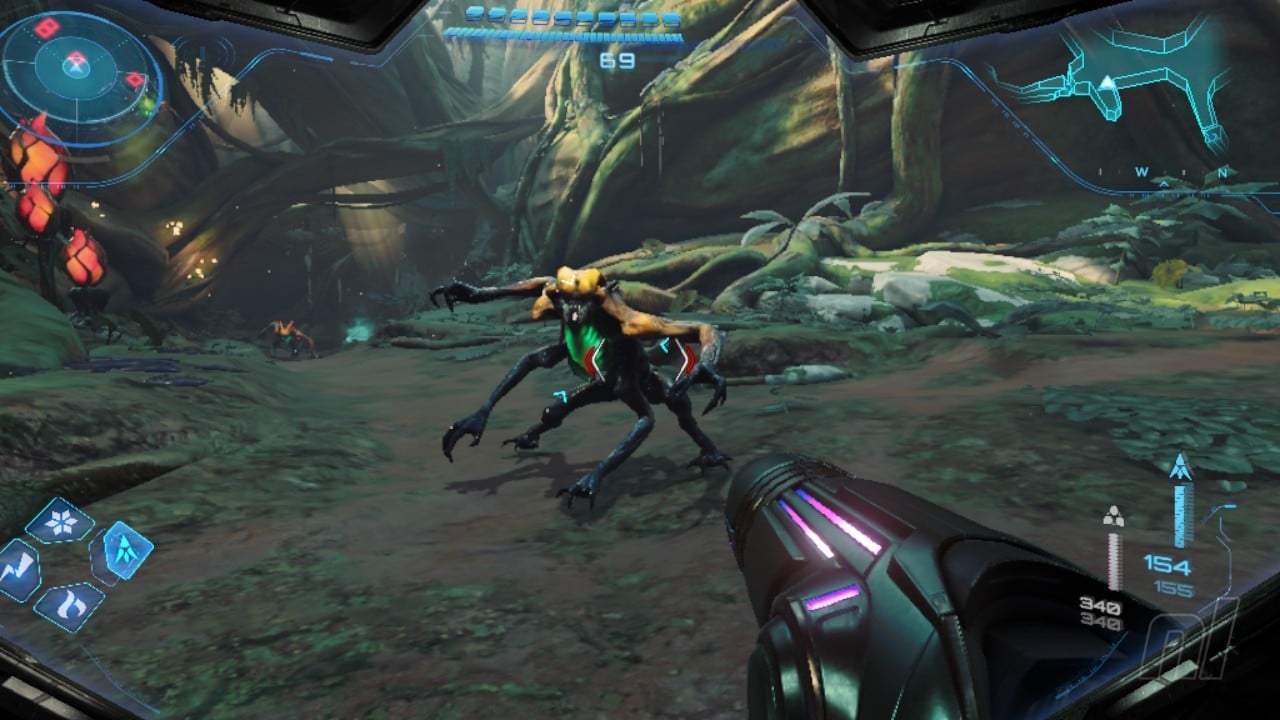Switch to the fire flame shot icon
This screenshot has width=1280, height=720.
click(x=69, y=605)
